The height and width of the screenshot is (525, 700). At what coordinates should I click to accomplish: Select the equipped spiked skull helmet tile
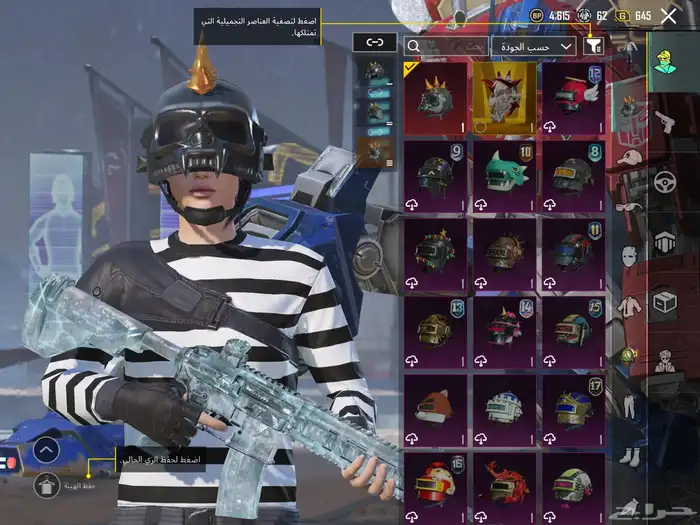click(434, 98)
